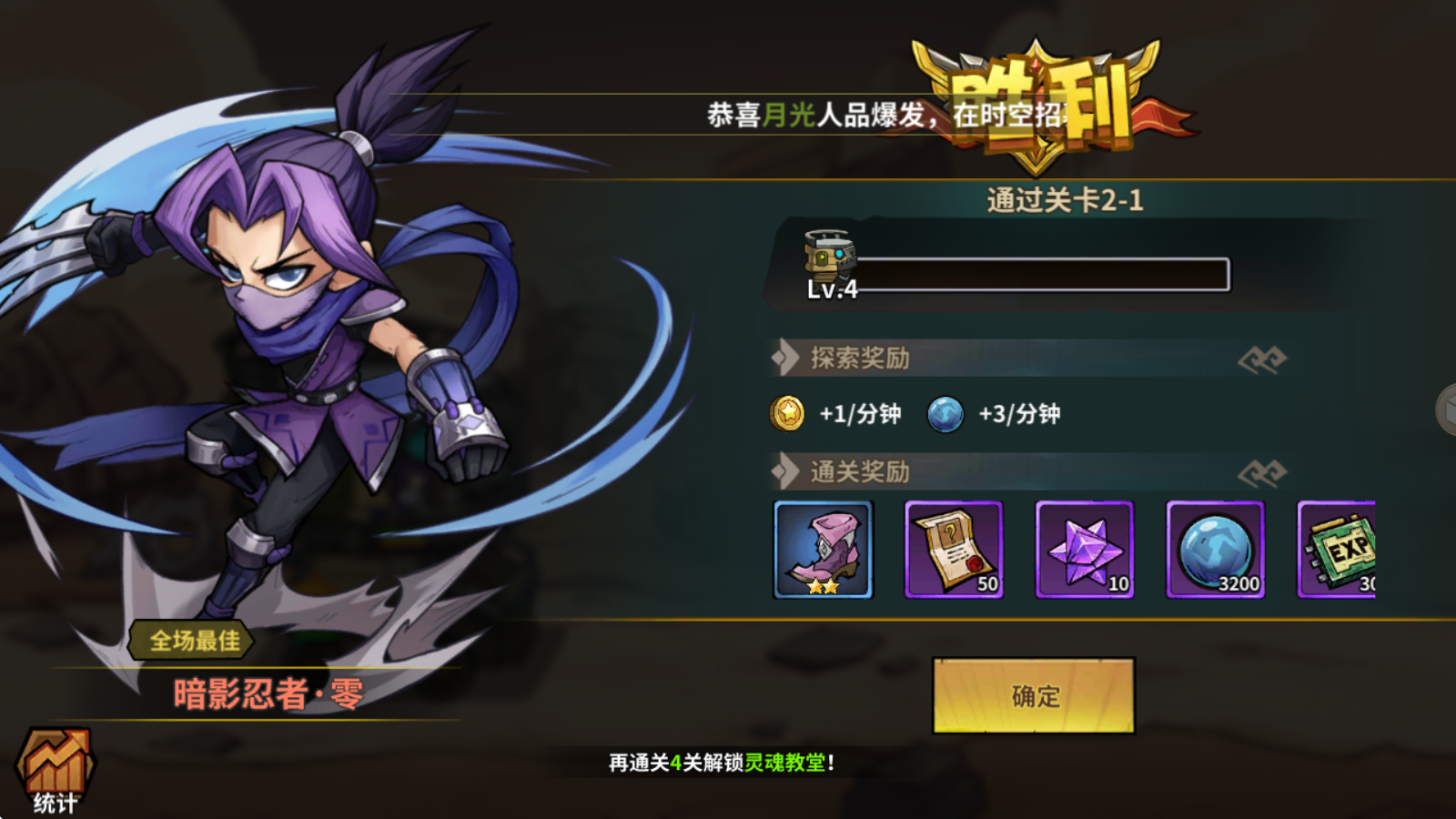Select the two-star pink boots reward
The height and width of the screenshot is (819, 1456).
coord(824,550)
